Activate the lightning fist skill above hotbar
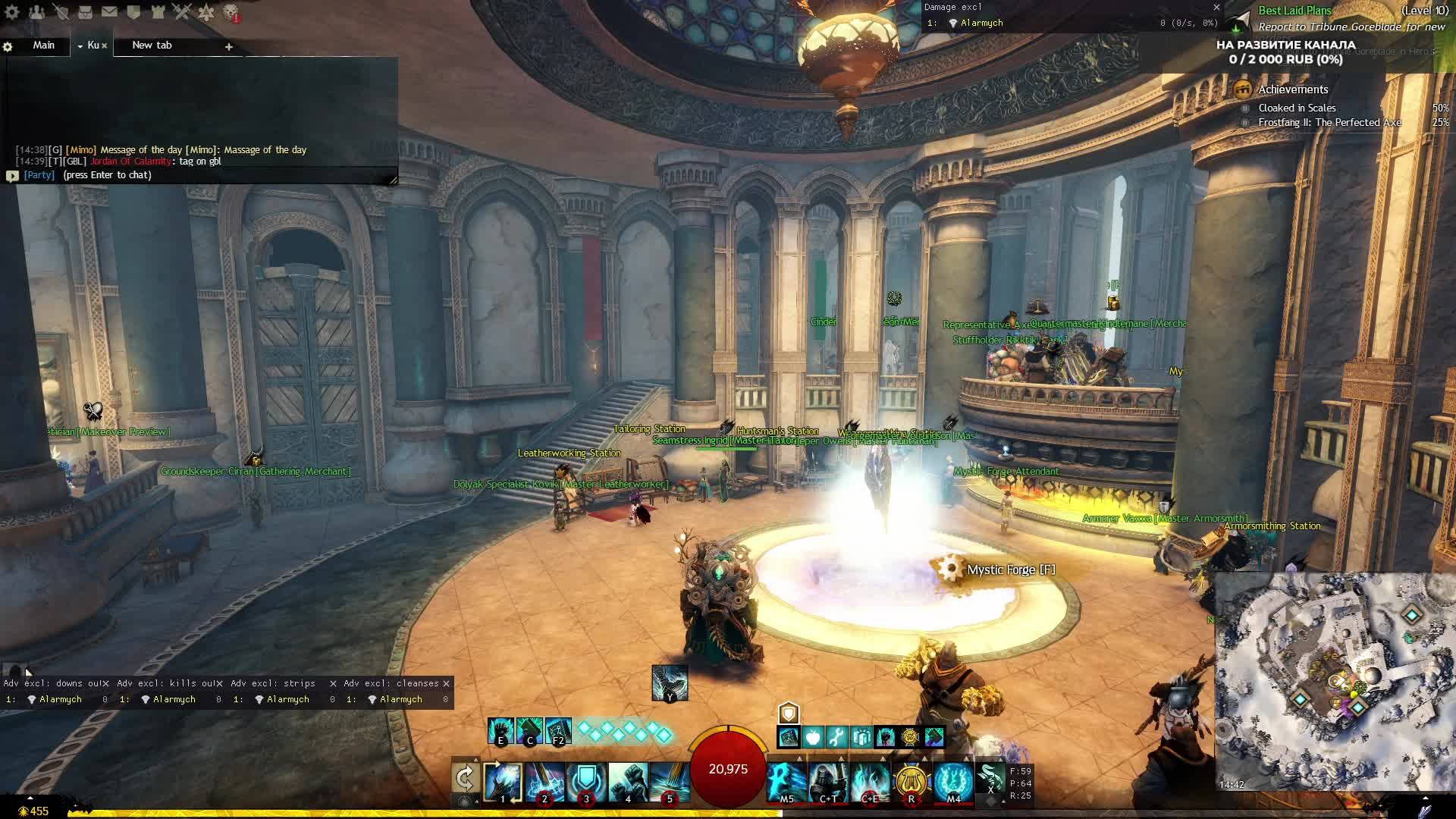This screenshot has height=819, width=1456. 670,683
